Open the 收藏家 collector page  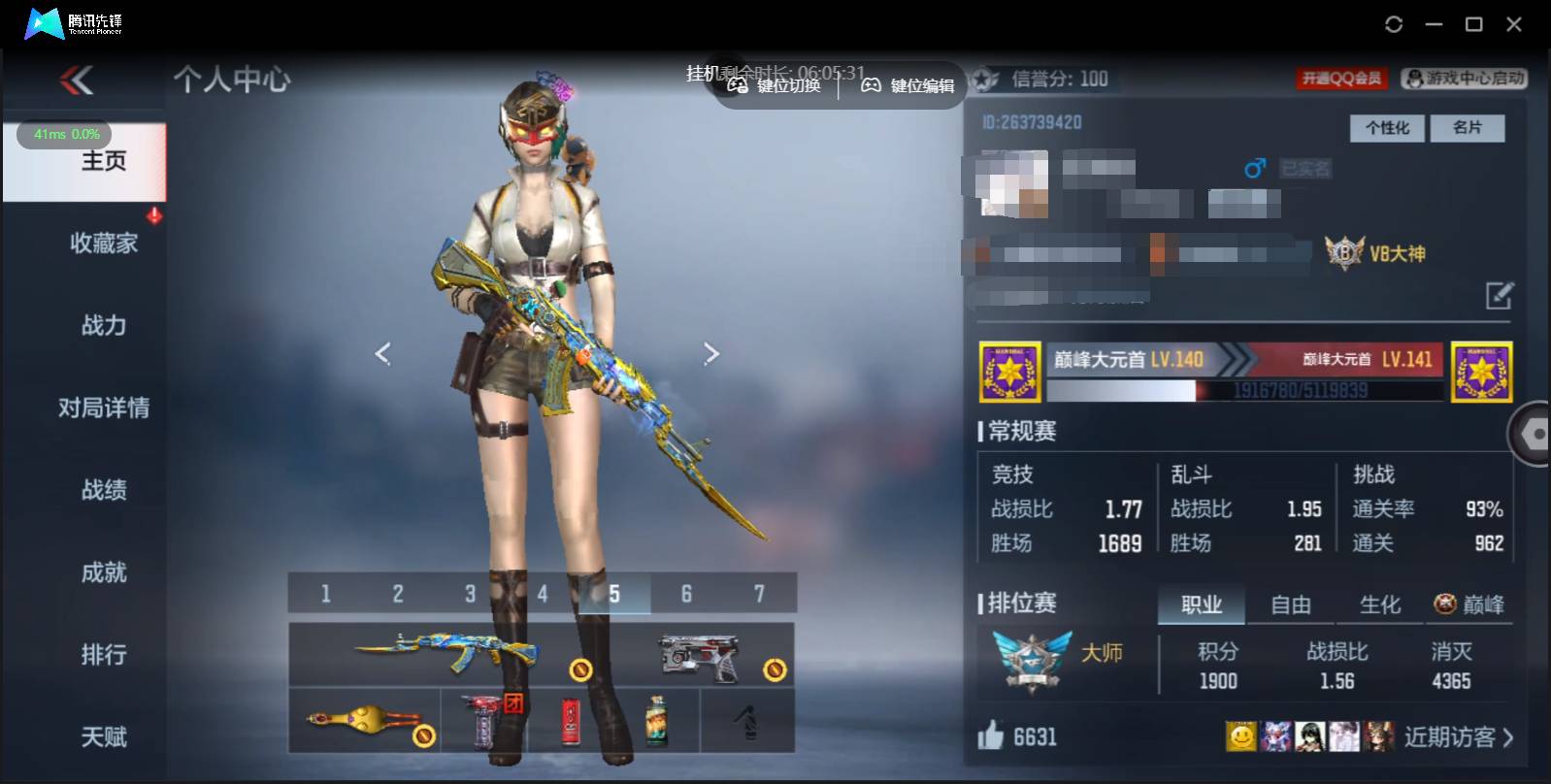(104, 243)
